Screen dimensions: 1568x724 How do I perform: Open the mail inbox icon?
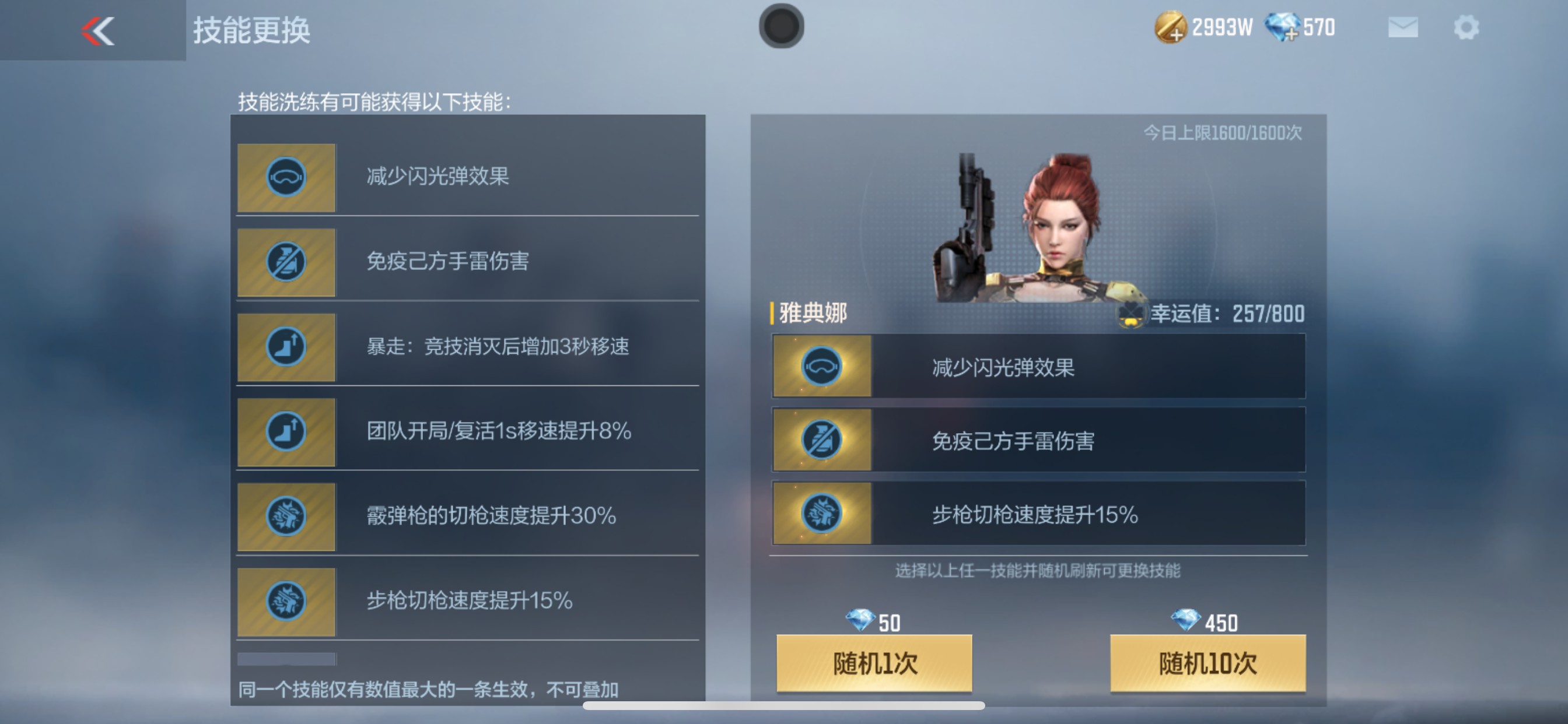1402,27
